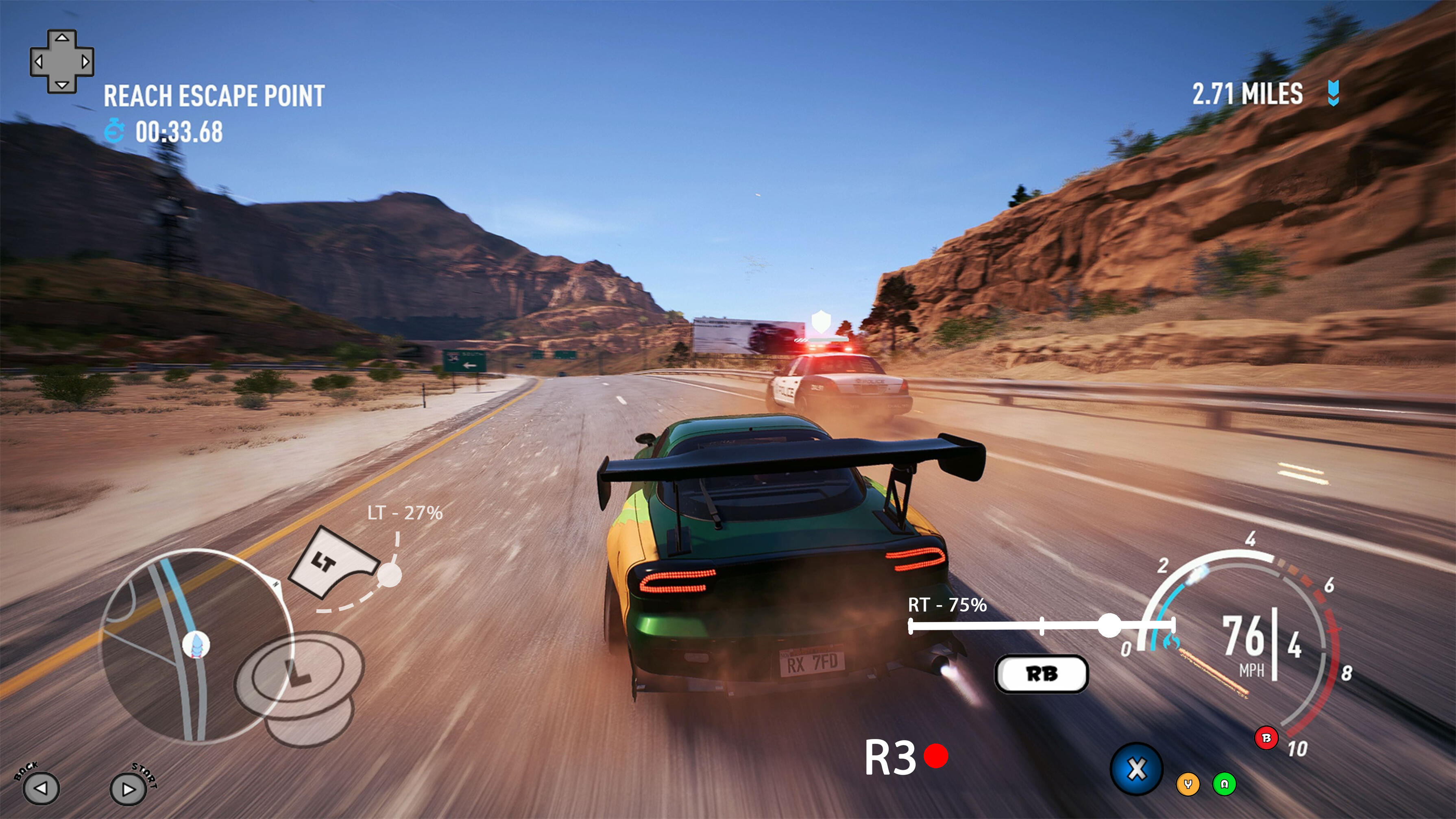Tap the yellow Y button

[1188, 784]
